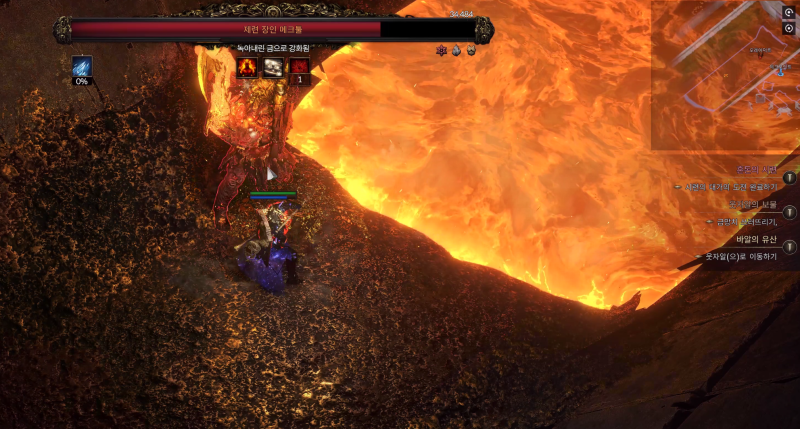The height and width of the screenshot is (429, 800).
Task: Toggle the third quest tracker pin button
Action: coord(790,246)
